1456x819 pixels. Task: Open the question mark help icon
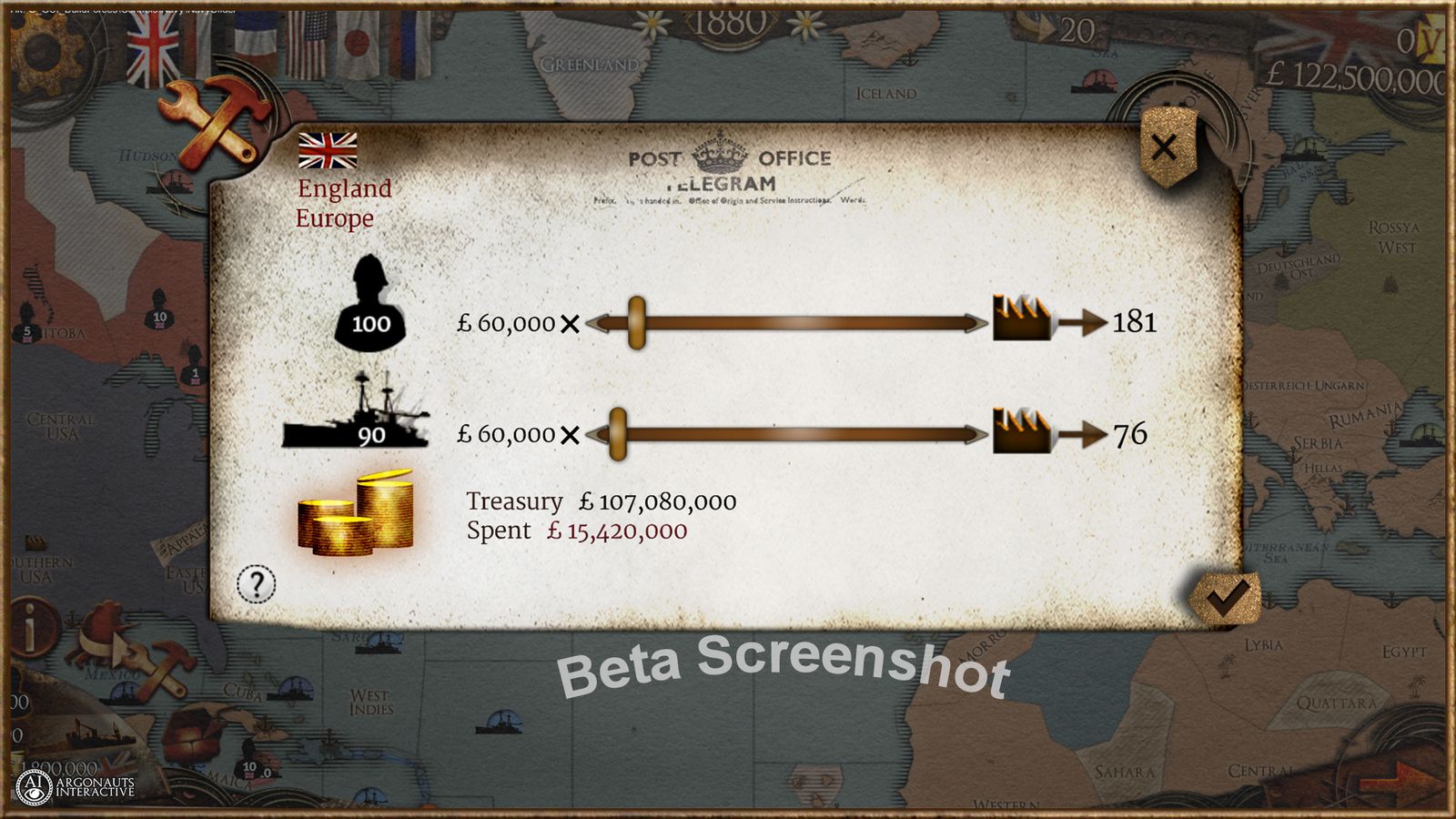pos(258,583)
